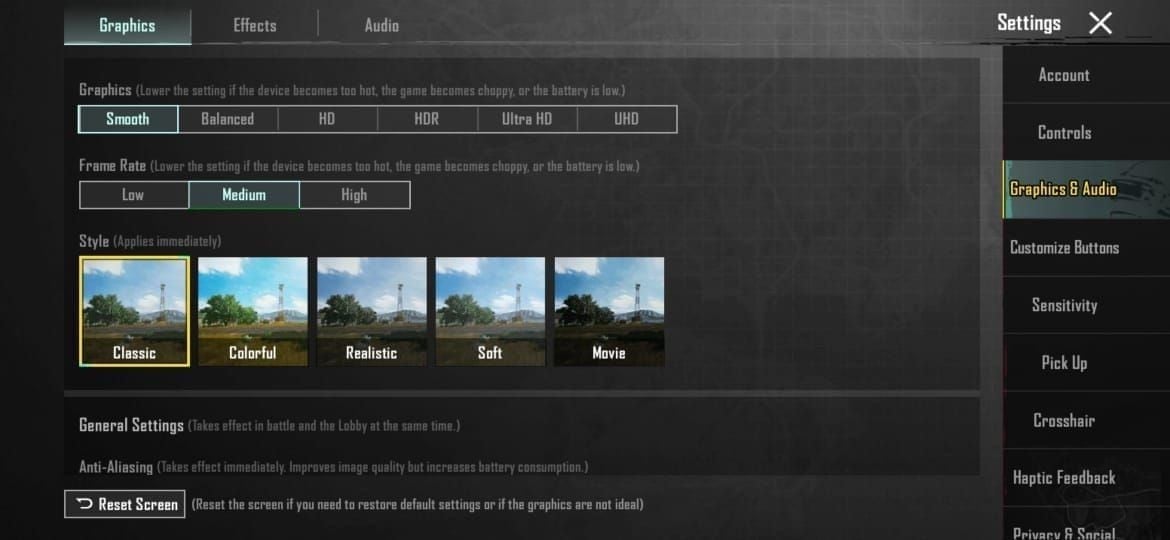
Task: Choose High frame rate
Action: [x=354, y=195]
